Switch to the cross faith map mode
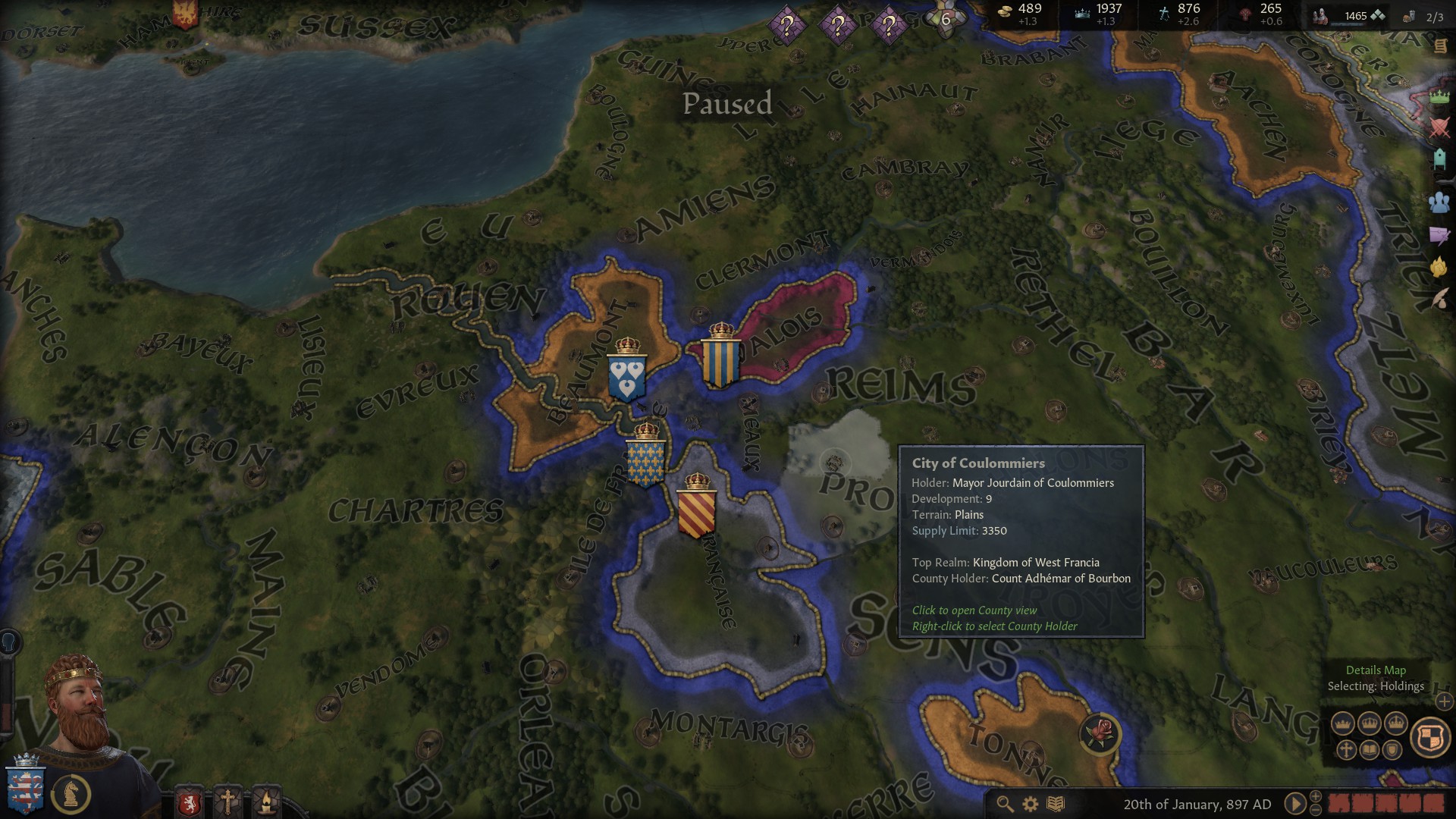The width and height of the screenshot is (1456, 819). tap(1346, 750)
